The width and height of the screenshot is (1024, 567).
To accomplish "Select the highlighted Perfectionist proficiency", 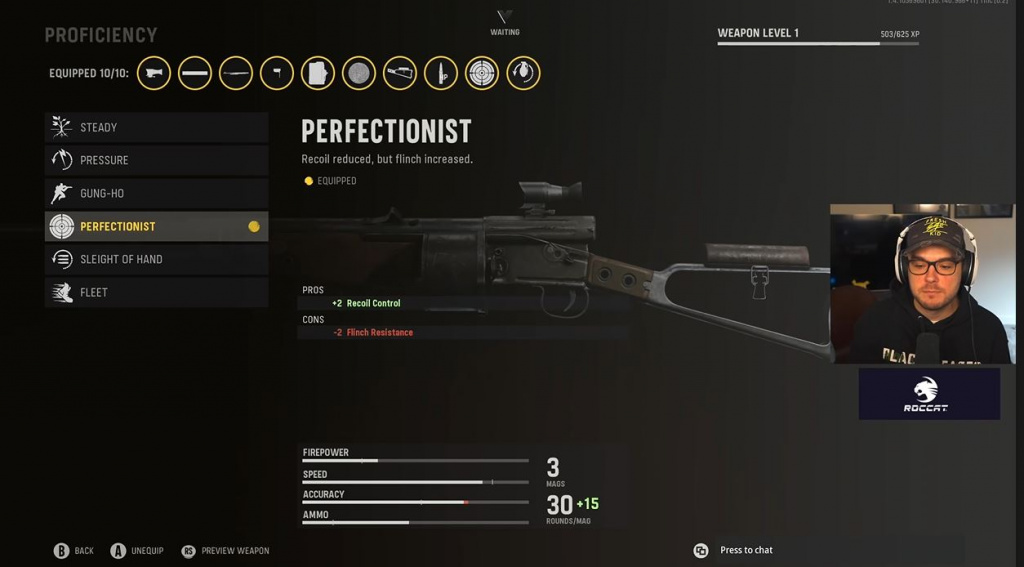I will click(x=156, y=226).
